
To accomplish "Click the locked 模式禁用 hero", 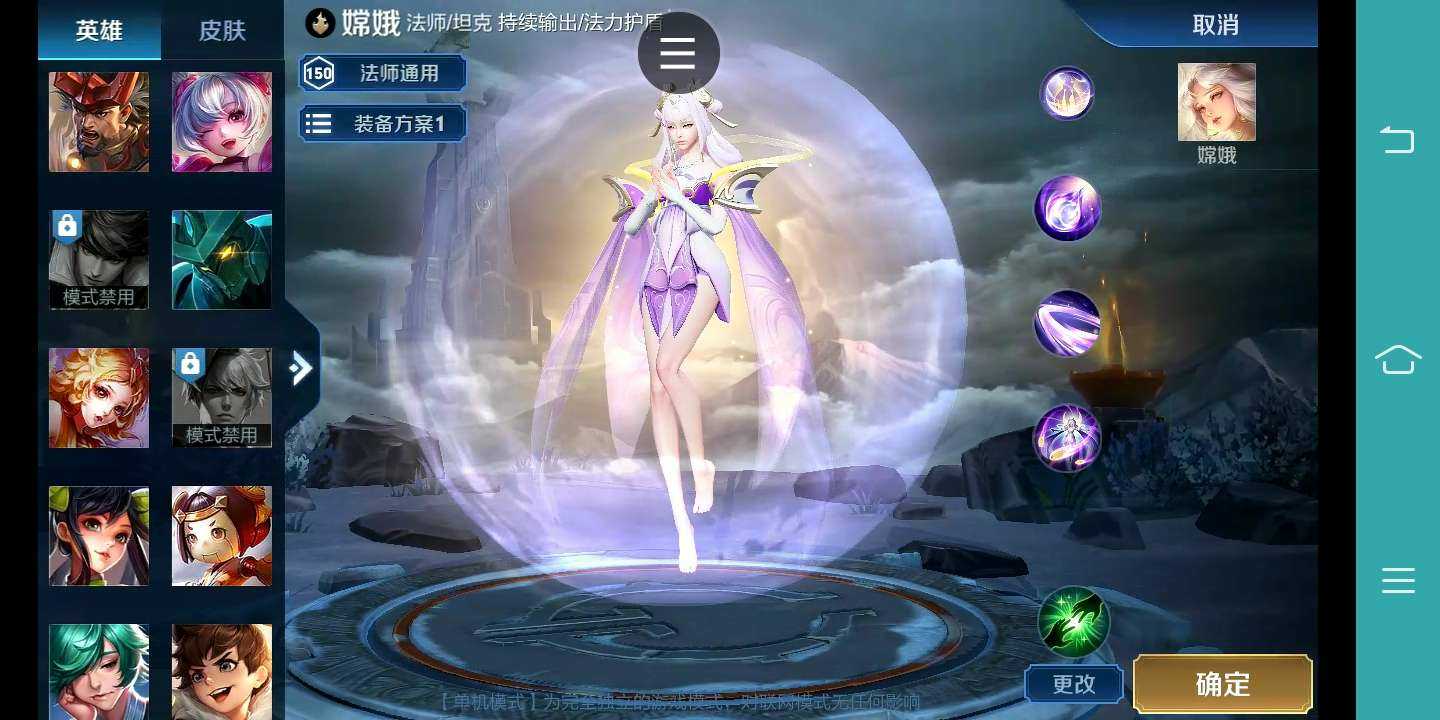I will 98,260.
